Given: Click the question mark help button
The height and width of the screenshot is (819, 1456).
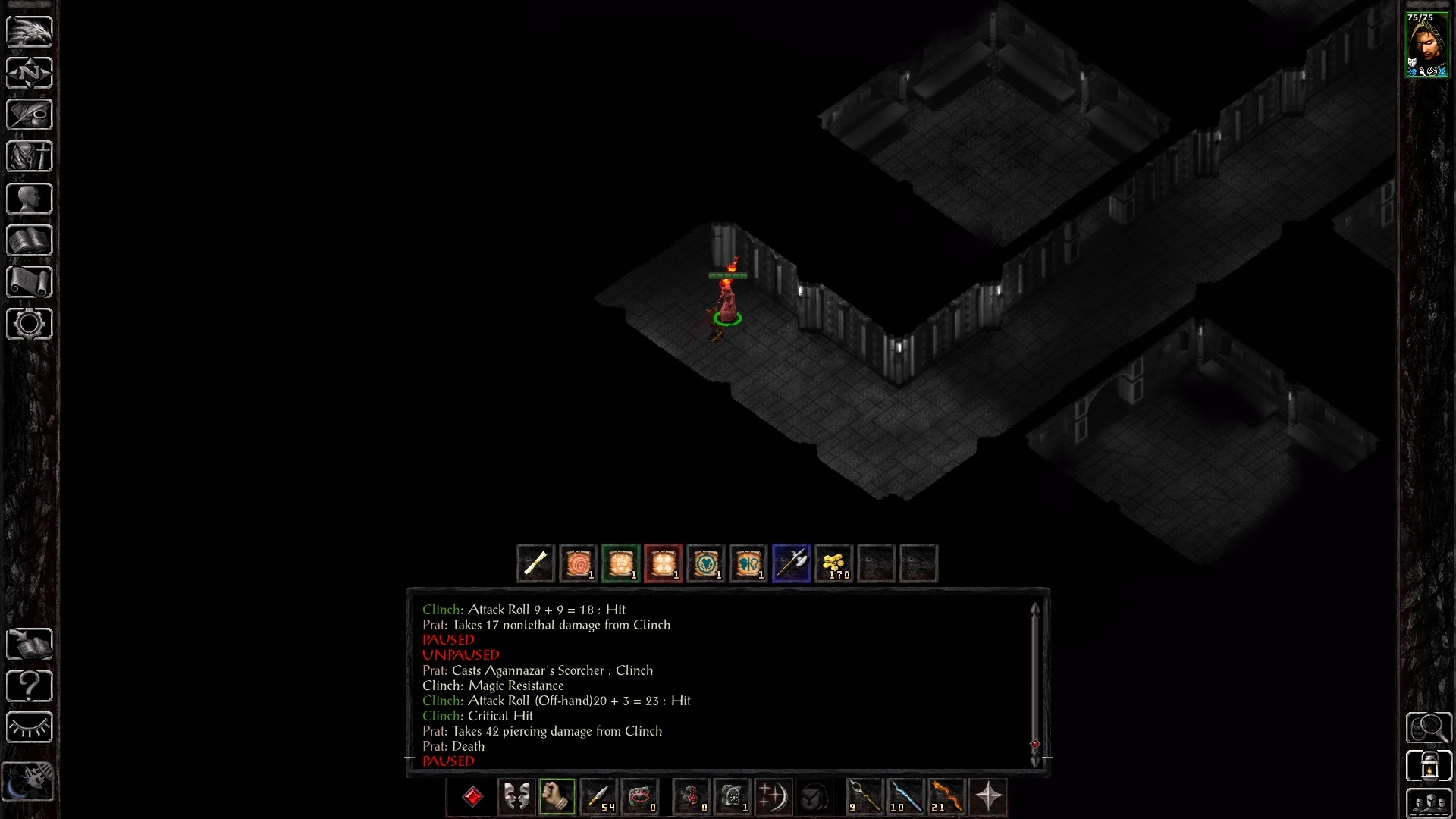Looking at the screenshot, I should click(x=30, y=686).
